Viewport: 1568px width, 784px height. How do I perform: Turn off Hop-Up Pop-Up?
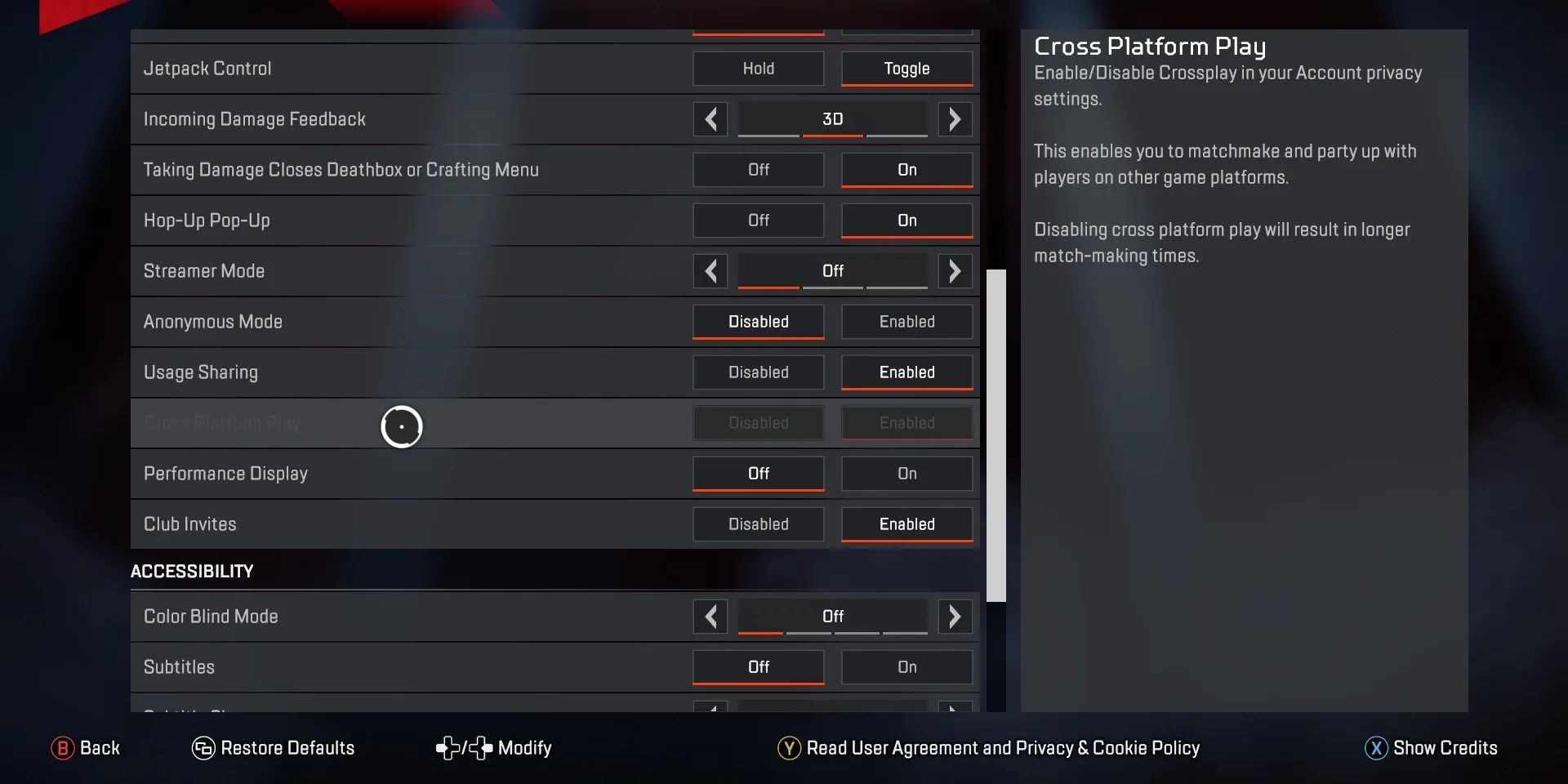[x=757, y=220]
